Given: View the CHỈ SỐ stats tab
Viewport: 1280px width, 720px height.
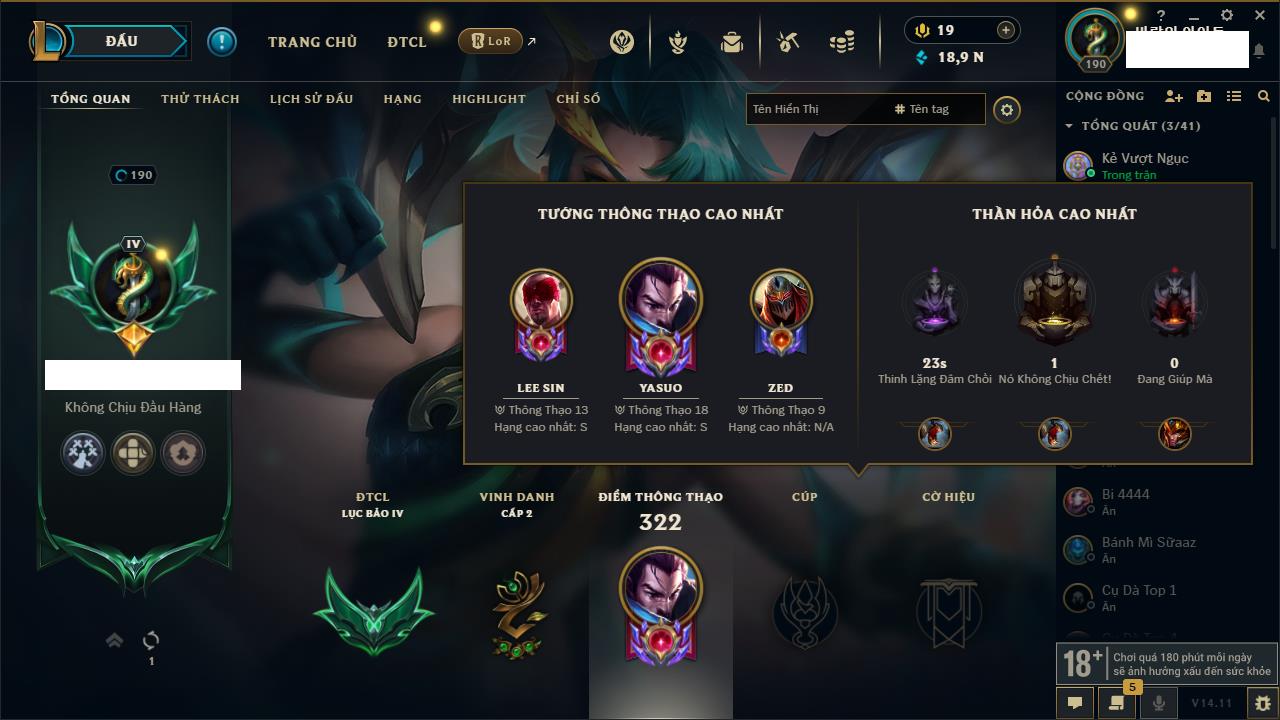Looking at the screenshot, I should click(x=578, y=99).
